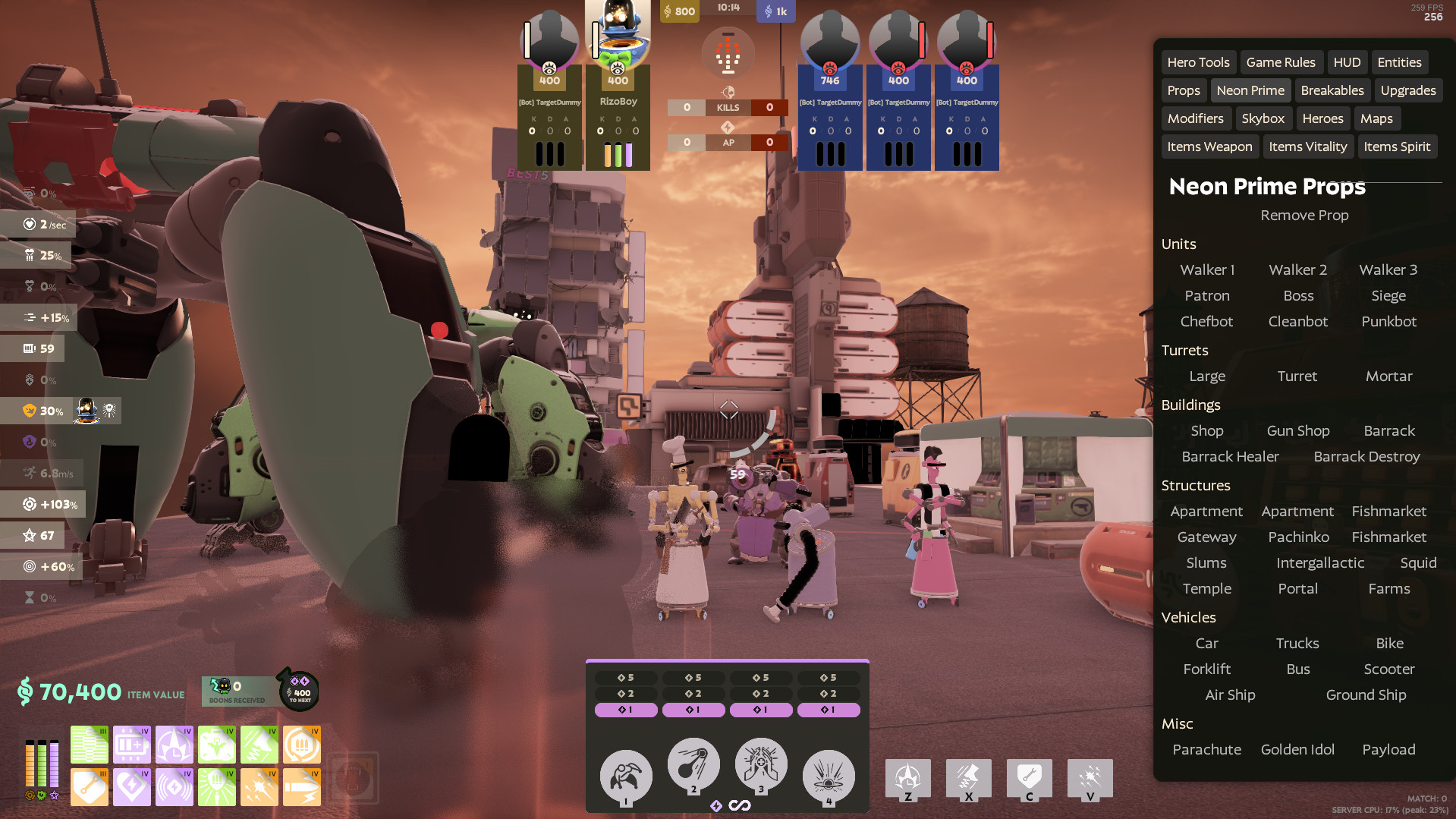Switch to the Heroes tab
1456x819 pixels.
click(1322, 118)
